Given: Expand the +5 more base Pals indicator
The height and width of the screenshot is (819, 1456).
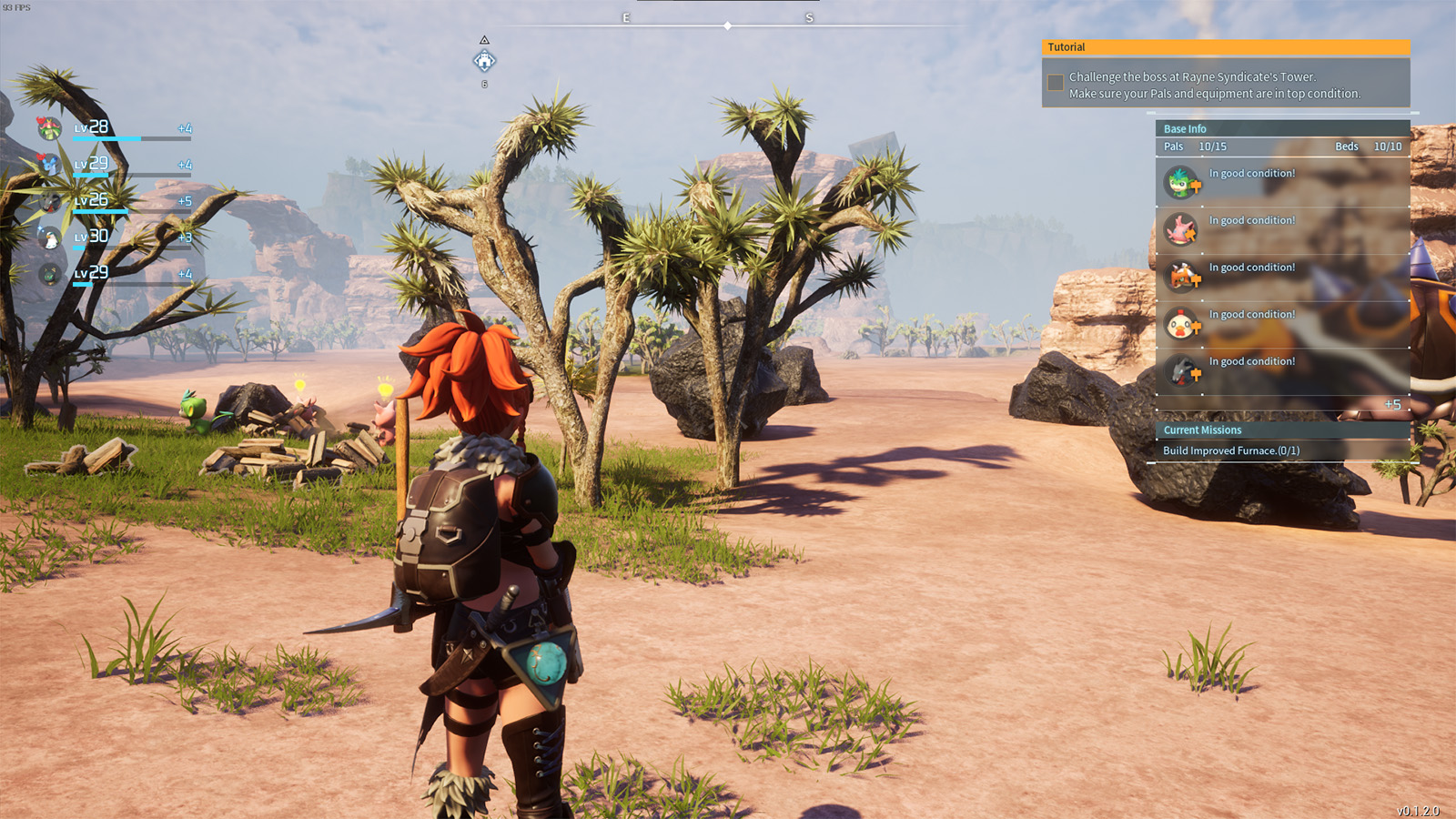Looking at the screenshot, I should point(1392,405).
